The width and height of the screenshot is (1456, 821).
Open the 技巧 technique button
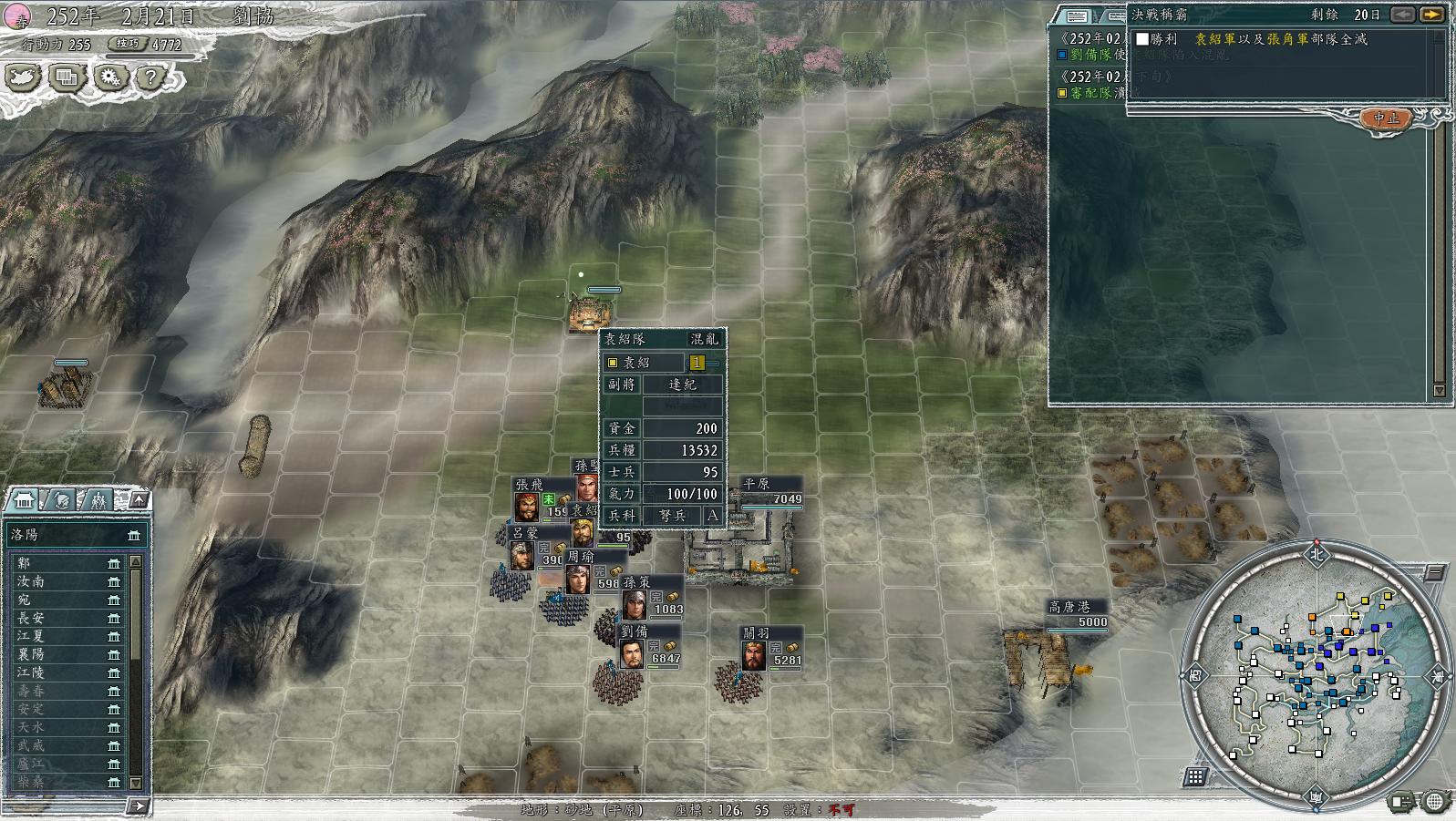click(x=128, y=44)
